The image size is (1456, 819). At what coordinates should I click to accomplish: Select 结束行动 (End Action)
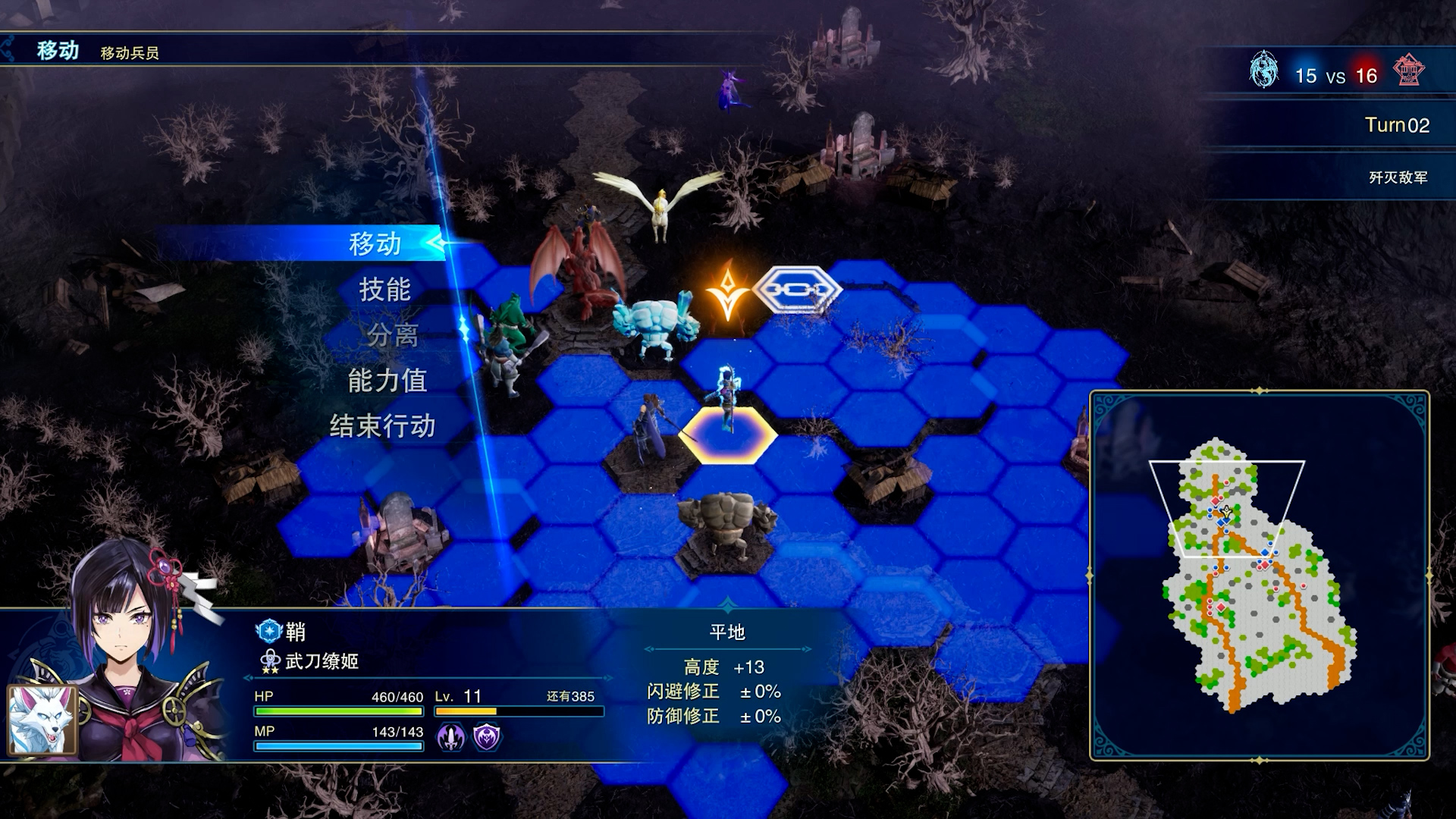click(382, 425)
